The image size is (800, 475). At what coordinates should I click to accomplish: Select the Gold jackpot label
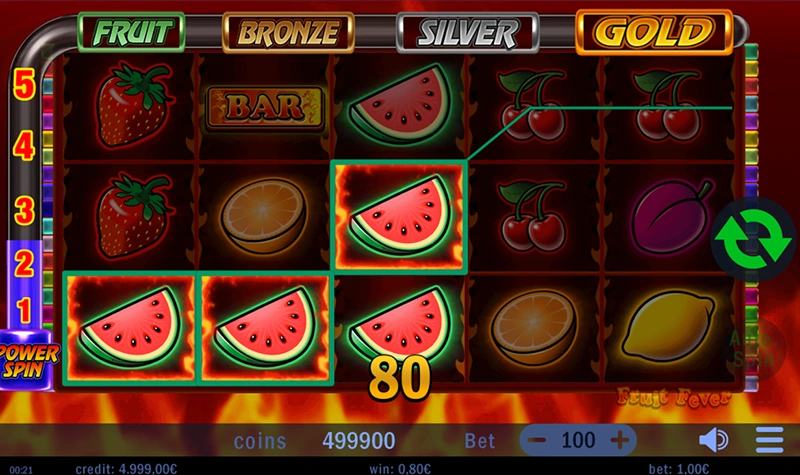[653, 32]
